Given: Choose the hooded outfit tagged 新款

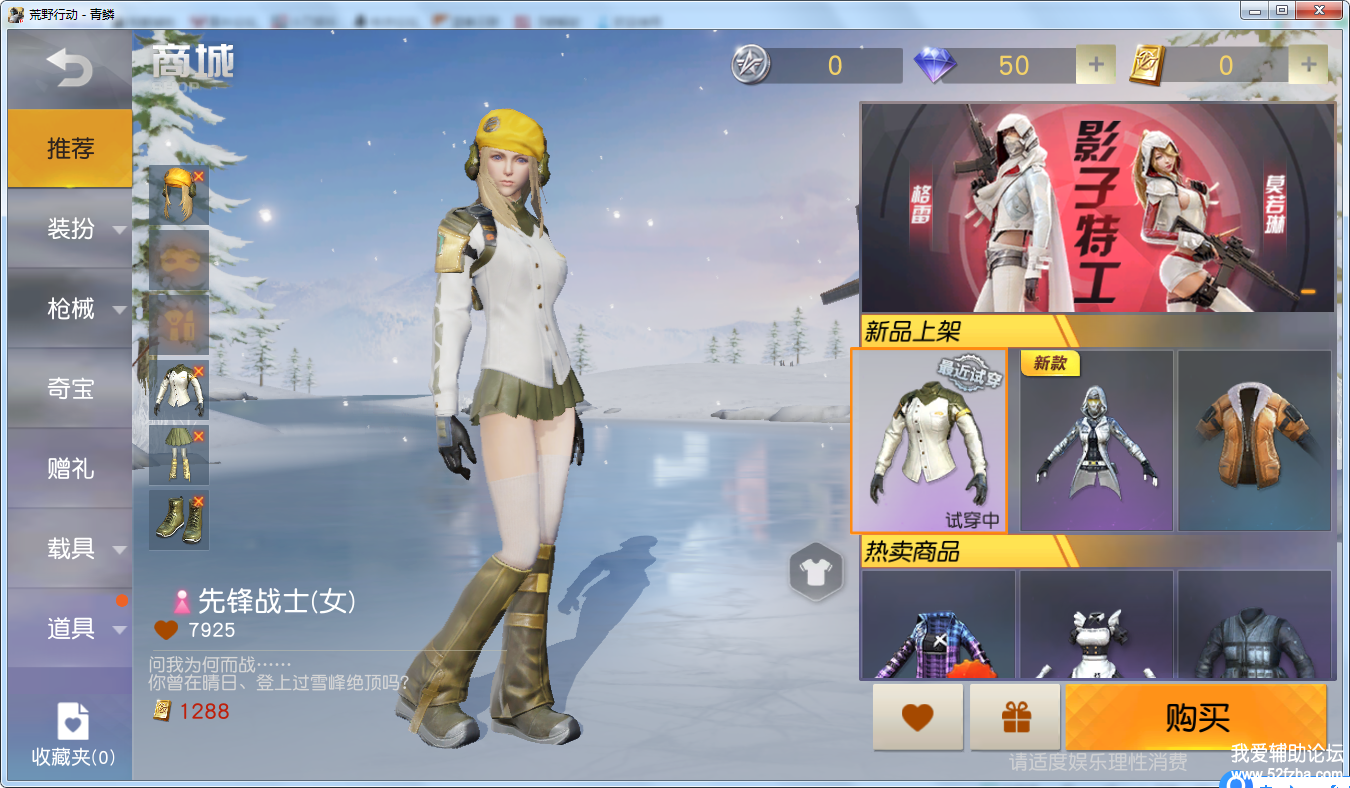Looking at the screenshot, I should [x=1096, y=441].
